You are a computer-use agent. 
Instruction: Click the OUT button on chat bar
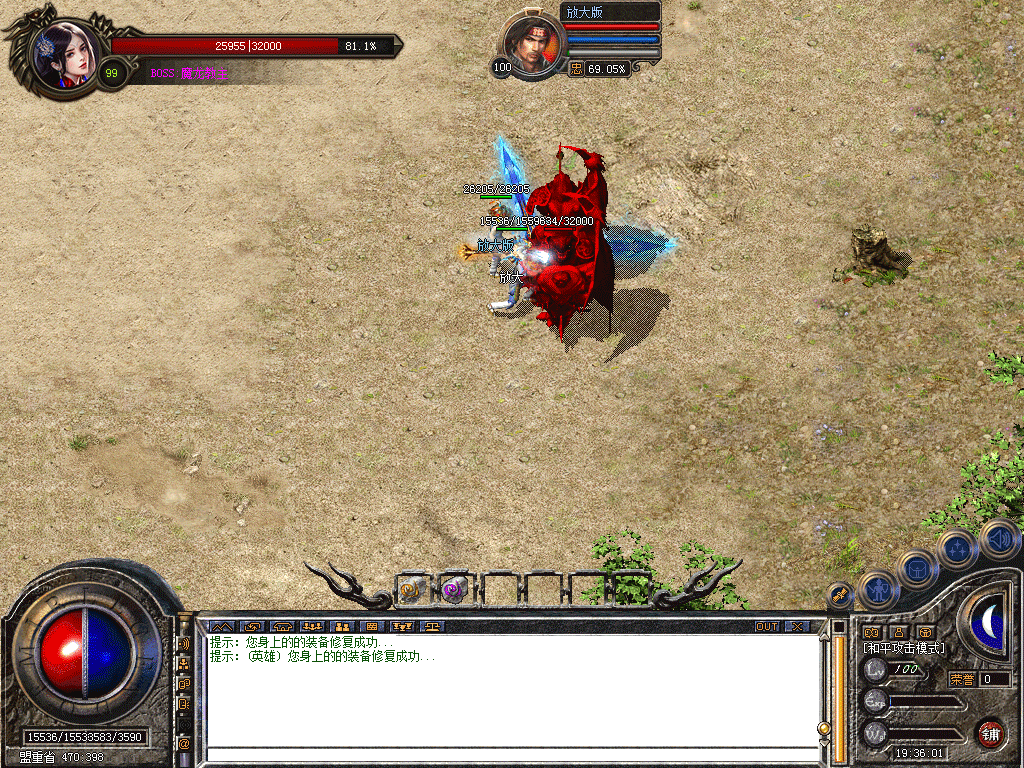coord(767,627)
